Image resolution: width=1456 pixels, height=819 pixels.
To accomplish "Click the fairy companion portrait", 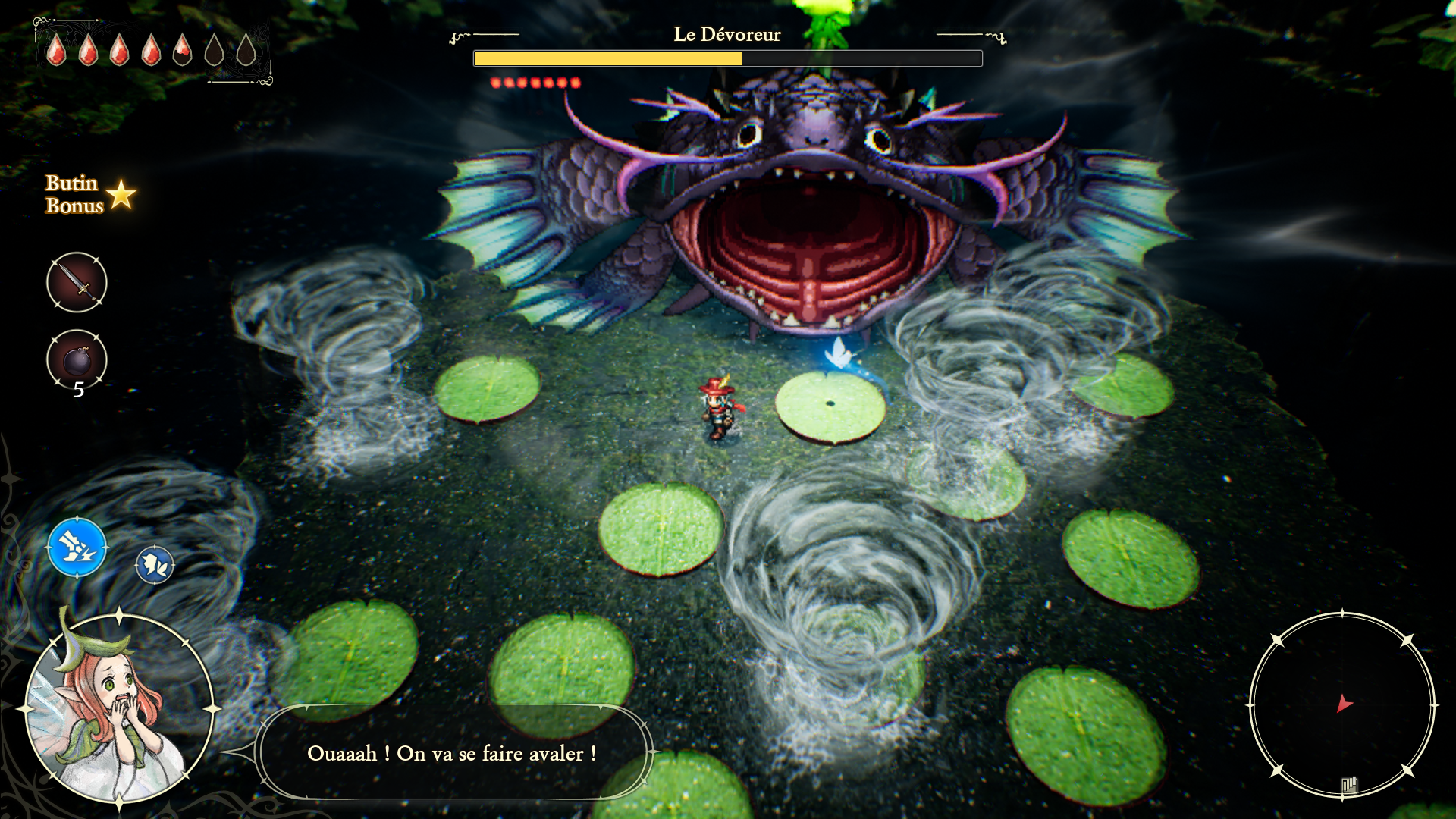I will [x=118, y=709].
